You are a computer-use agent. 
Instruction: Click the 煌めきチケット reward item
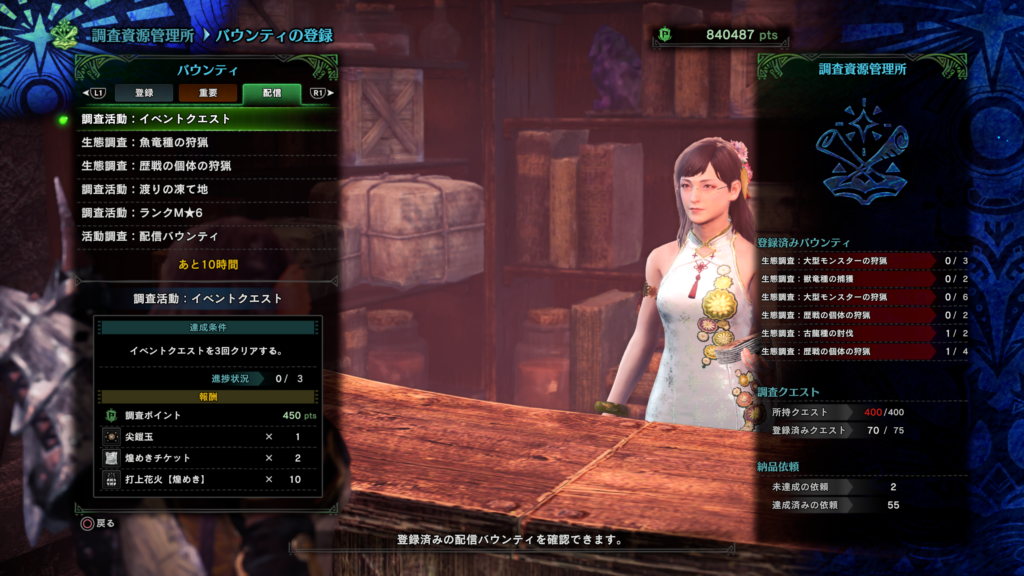(x=208, y=458)
